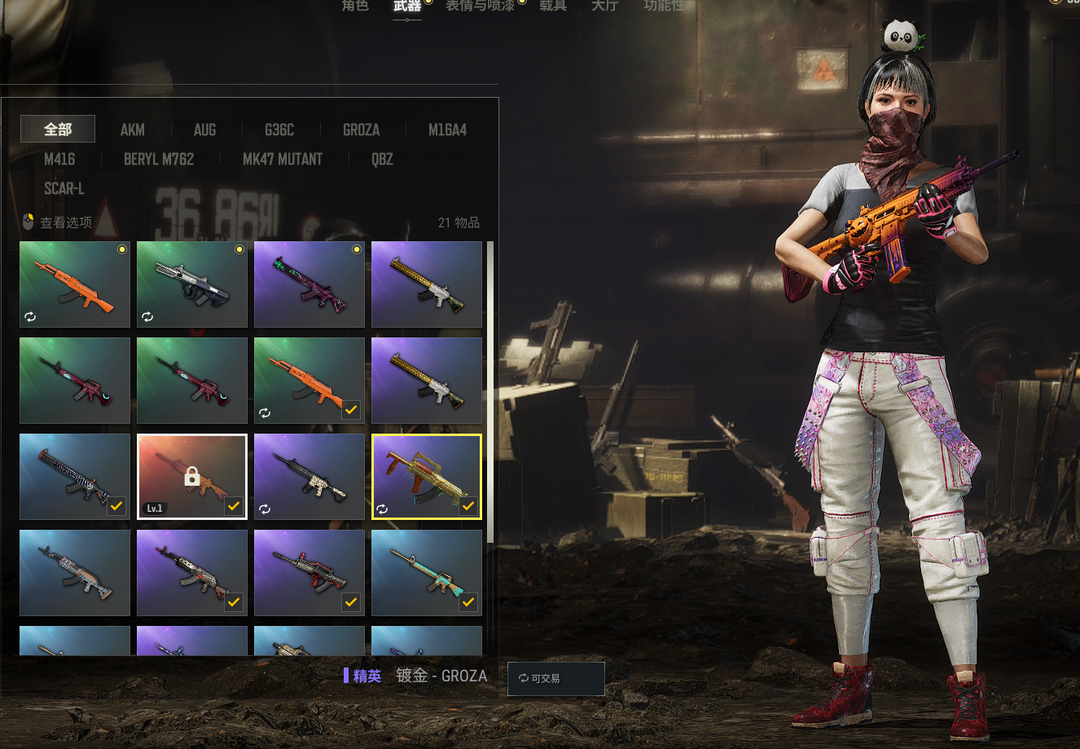This screenshot has height=749, width=1080.
Task: Switch to the 载具 (Vehicles) tab
Action: click(x=553, y=6)
